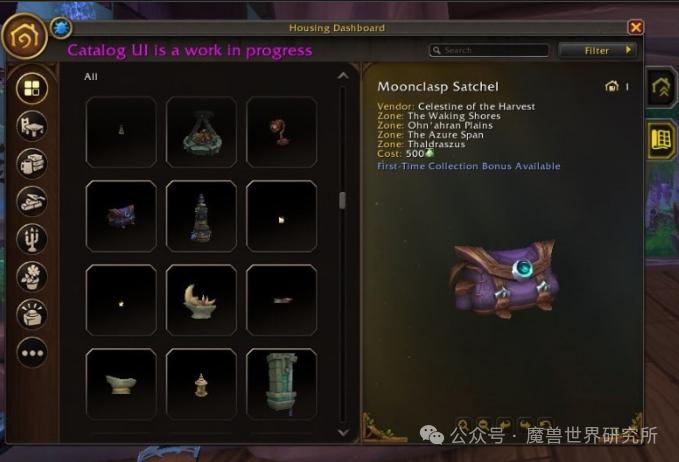679x462 pixels.
Task: Show more categories with the three-dots button
Action: [x=33, y=352]
